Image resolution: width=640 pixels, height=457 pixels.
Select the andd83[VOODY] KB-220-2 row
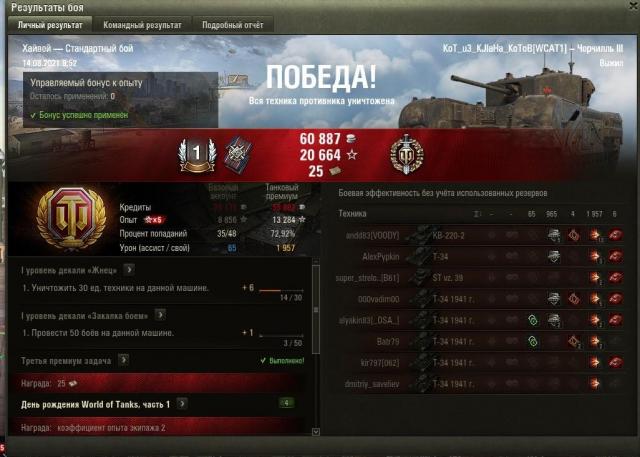click(482, 236)
